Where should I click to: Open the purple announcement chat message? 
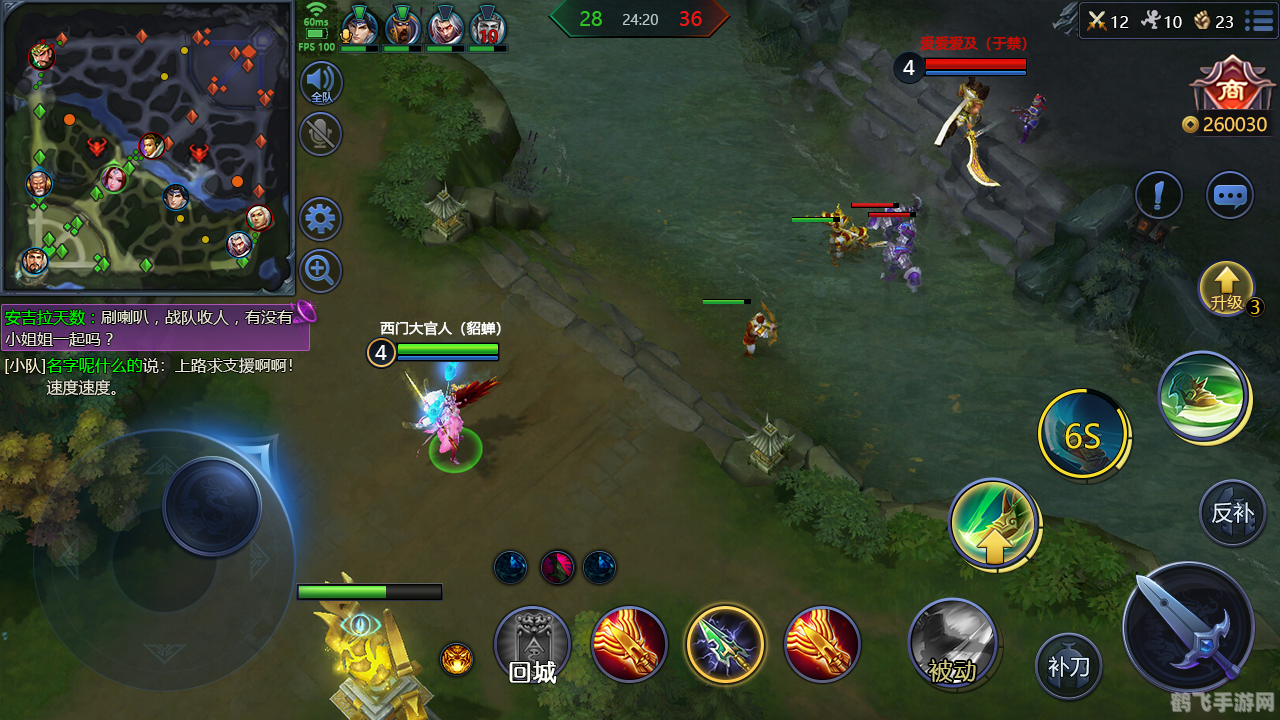pos(155,327)
